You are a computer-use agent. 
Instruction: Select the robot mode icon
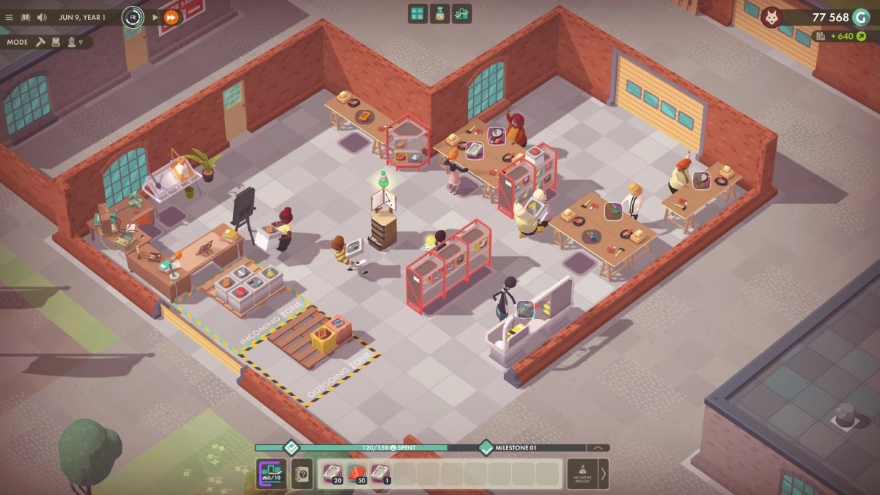coord(54,42)
